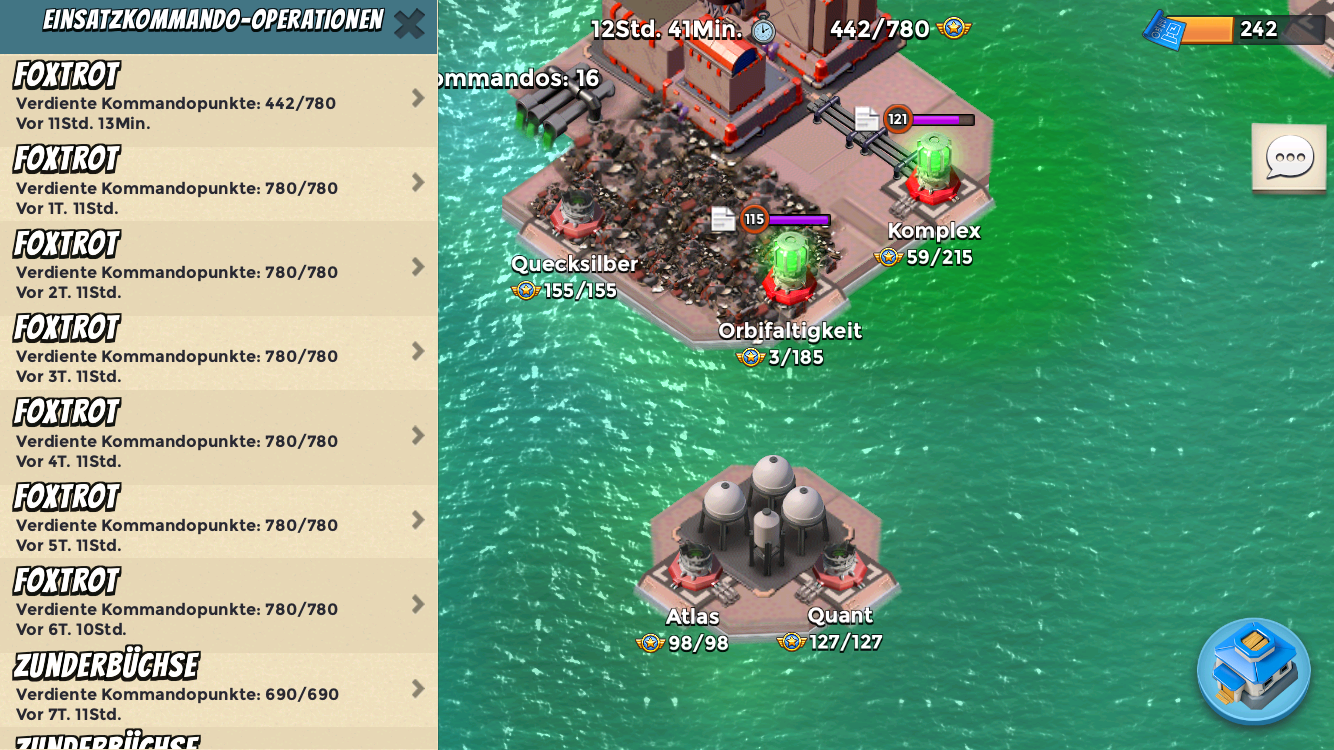Viewport: 1334px width, 750px height.
Task: Open the Foxtrot operation with 442/780 points
Action: point(218,99)
